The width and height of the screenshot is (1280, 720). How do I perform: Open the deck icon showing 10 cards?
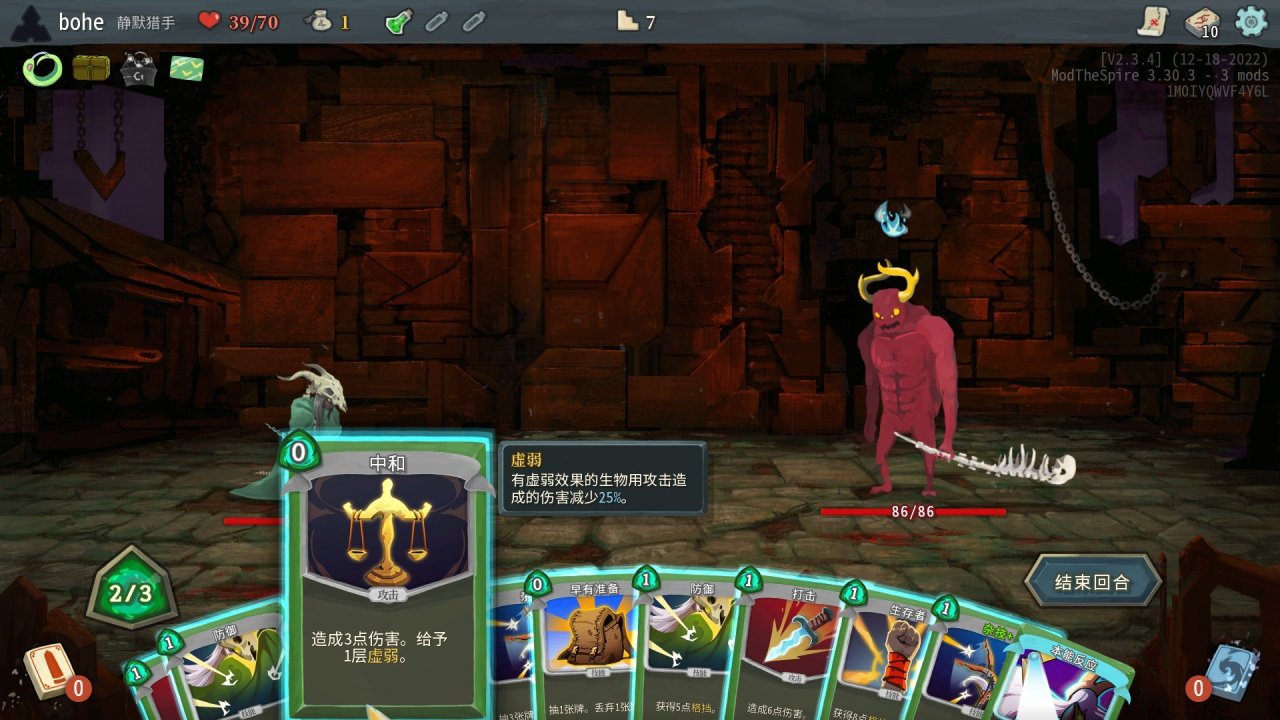(x=1200, y=22)
